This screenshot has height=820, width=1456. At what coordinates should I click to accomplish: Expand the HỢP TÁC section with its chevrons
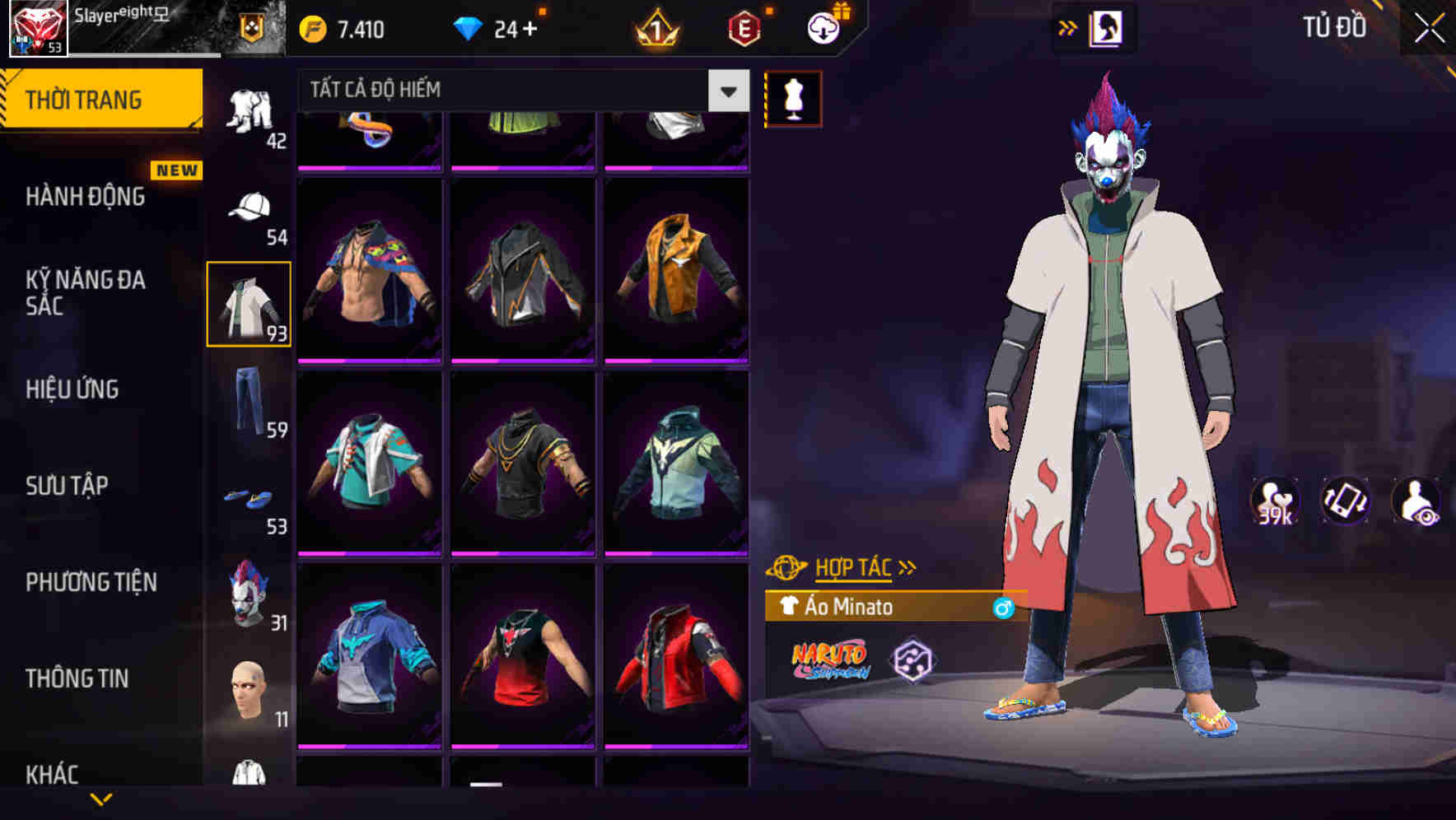click(906, 566)
